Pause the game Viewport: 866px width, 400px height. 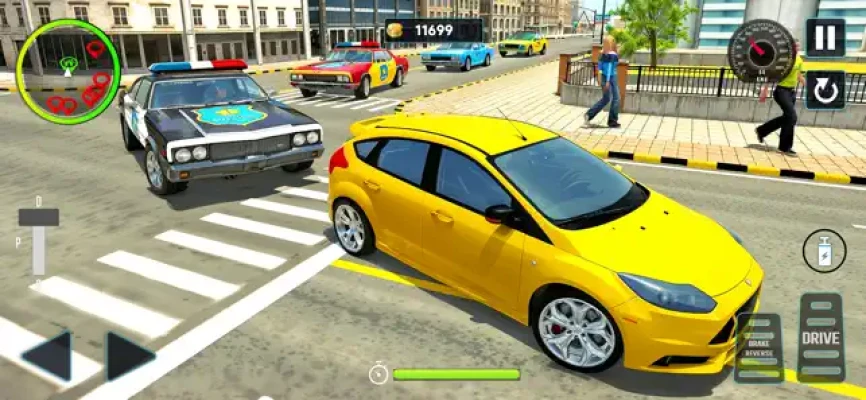coord(825,38)
